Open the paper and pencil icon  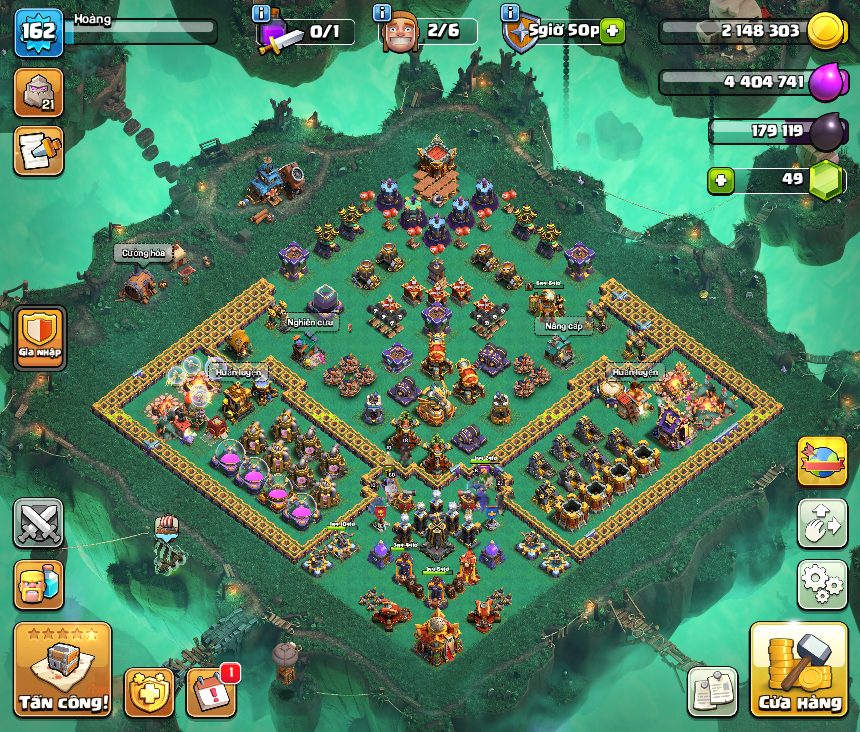point(38,150)
